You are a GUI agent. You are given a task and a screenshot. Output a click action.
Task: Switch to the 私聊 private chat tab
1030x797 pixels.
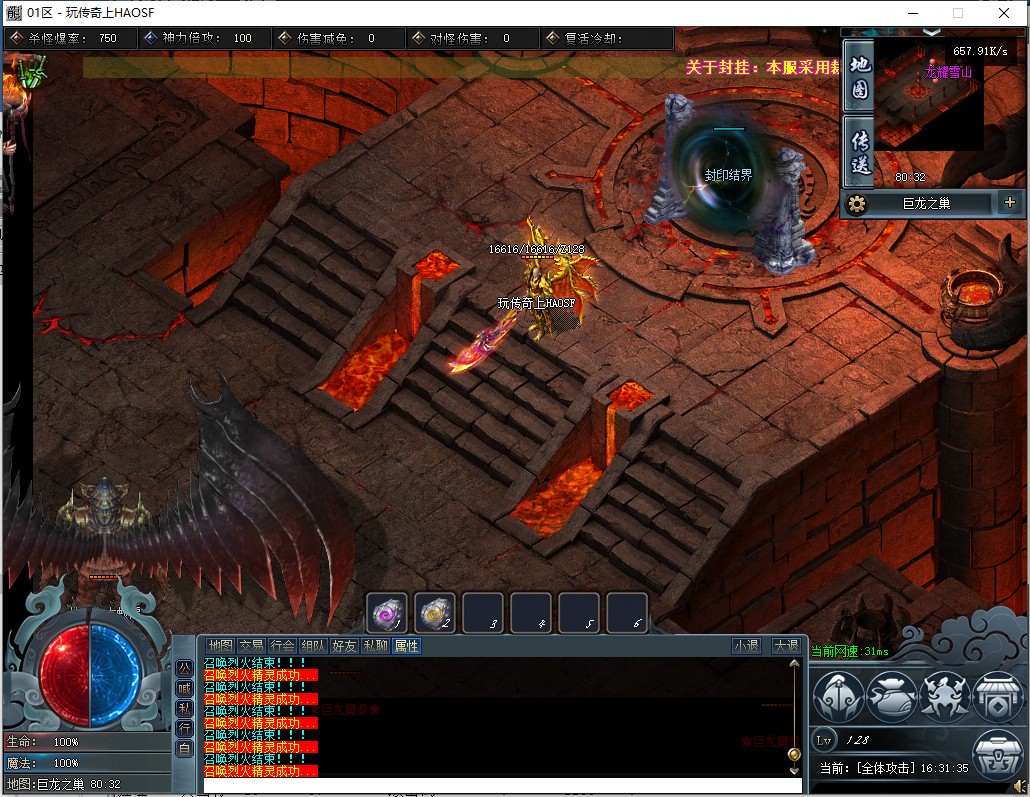[x=375, y=646]
